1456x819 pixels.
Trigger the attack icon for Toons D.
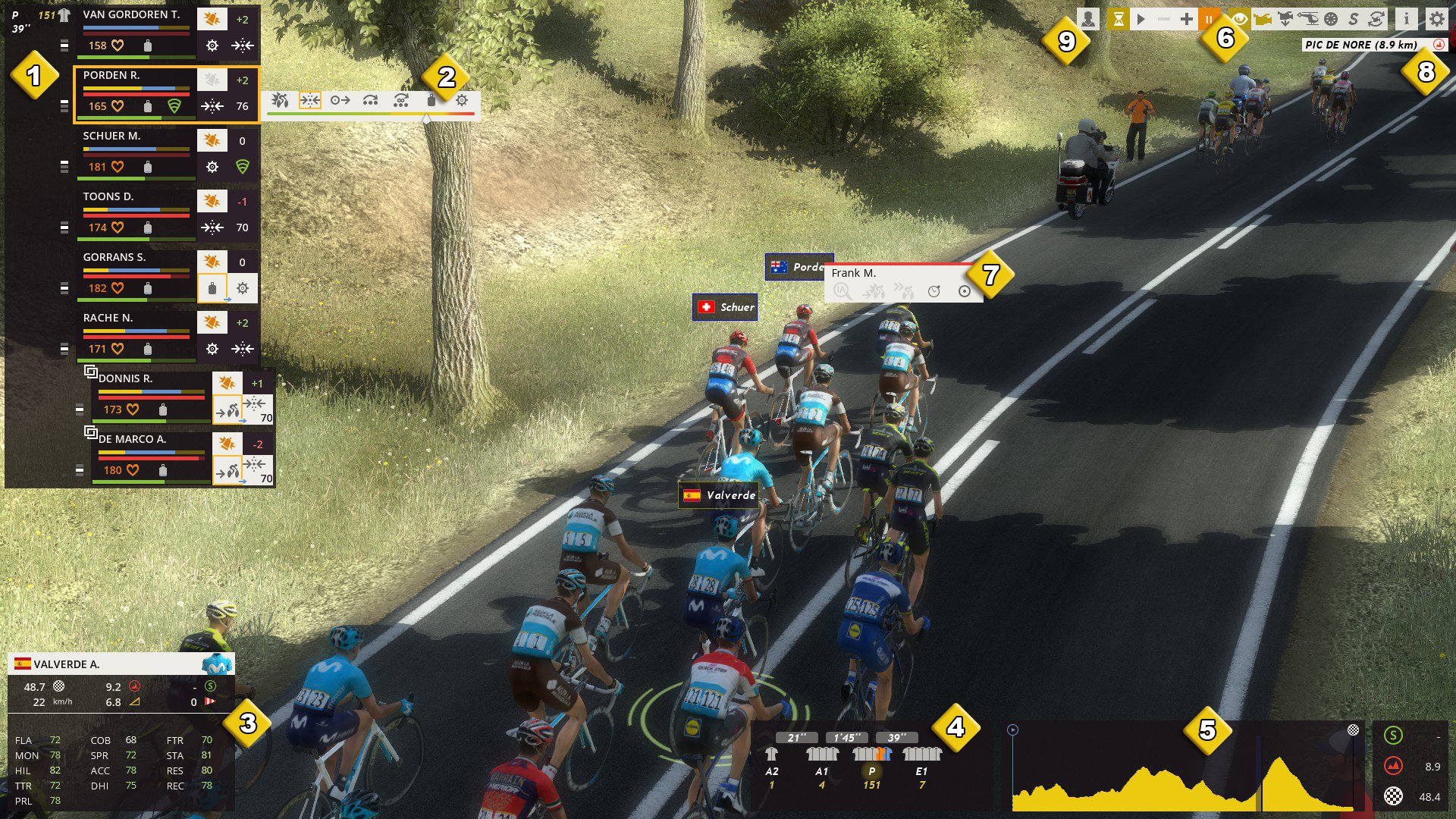click(212, 201)
